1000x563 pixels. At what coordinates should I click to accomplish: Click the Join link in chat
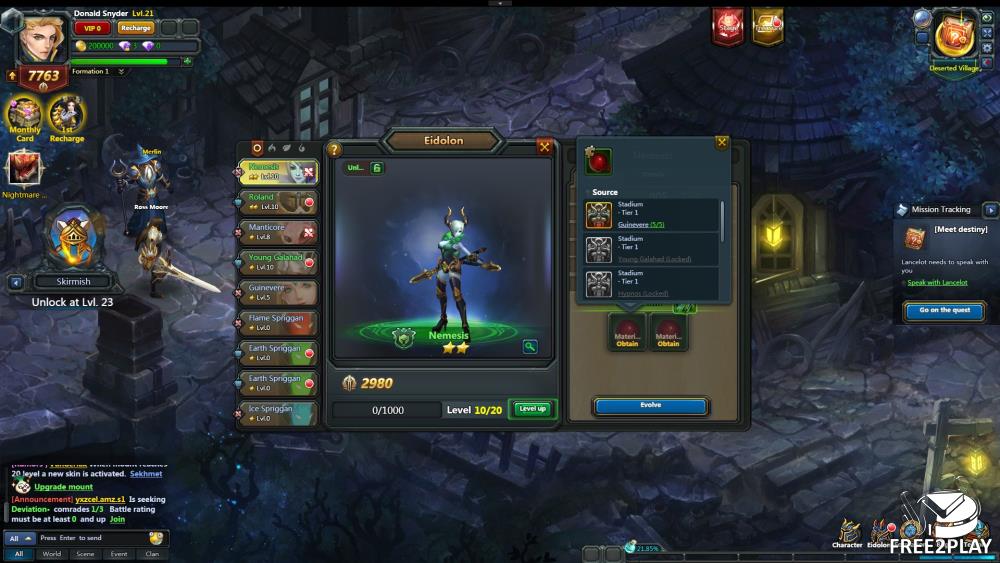[x=117, y=520]
